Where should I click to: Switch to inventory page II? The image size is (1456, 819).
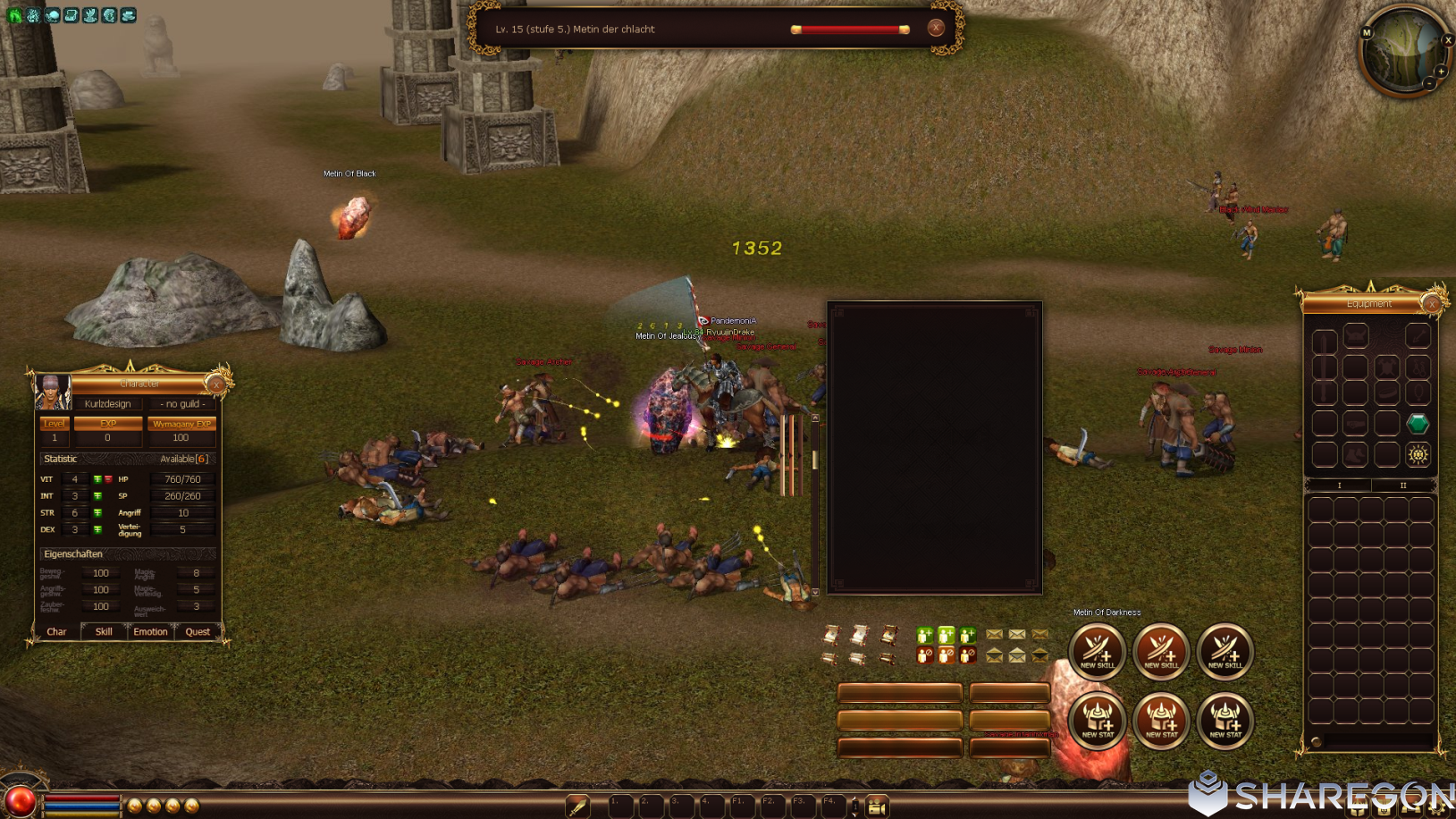(x=1402, y=485)
